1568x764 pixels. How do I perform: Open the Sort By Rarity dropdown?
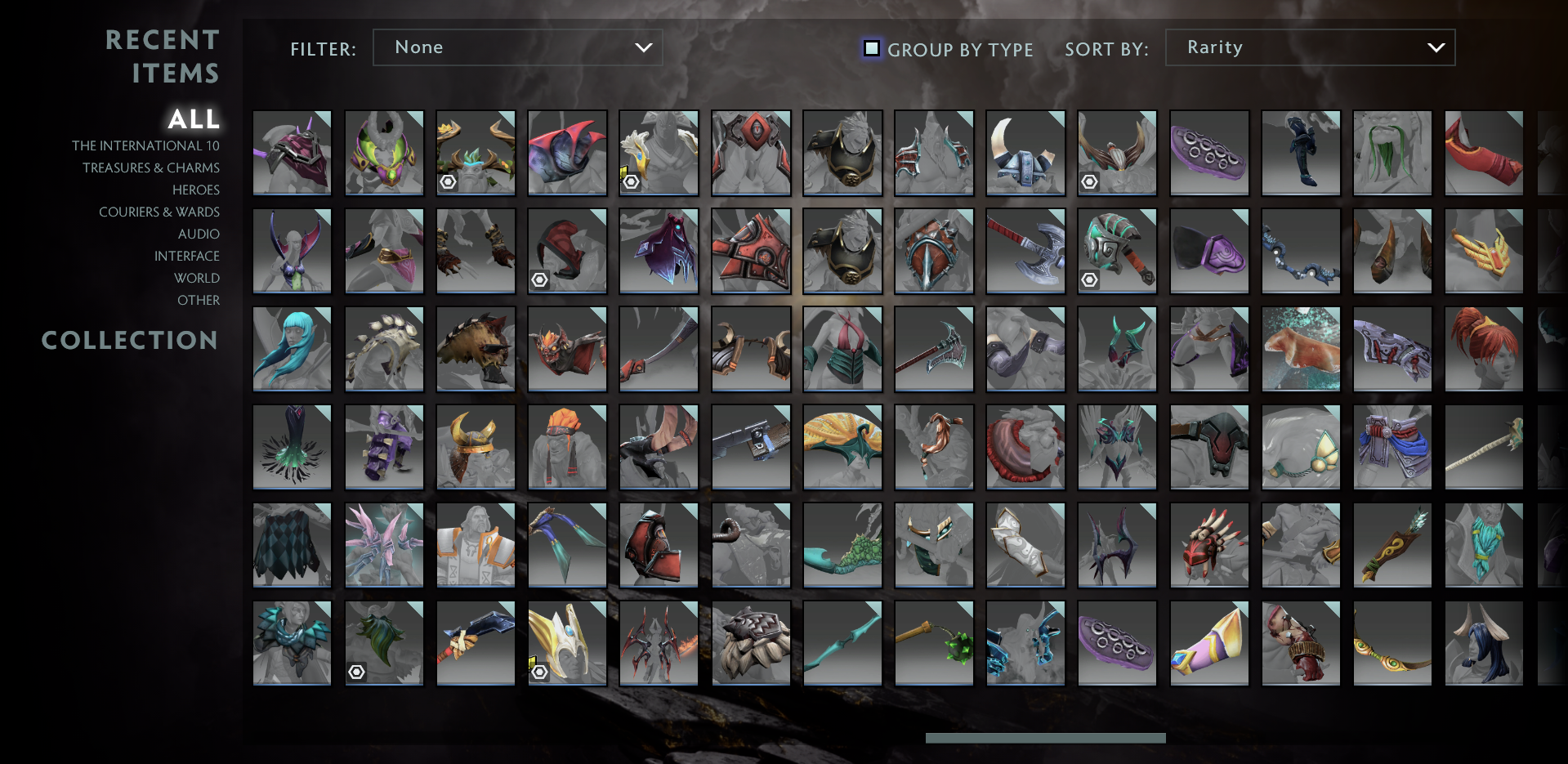point(1308,47)
